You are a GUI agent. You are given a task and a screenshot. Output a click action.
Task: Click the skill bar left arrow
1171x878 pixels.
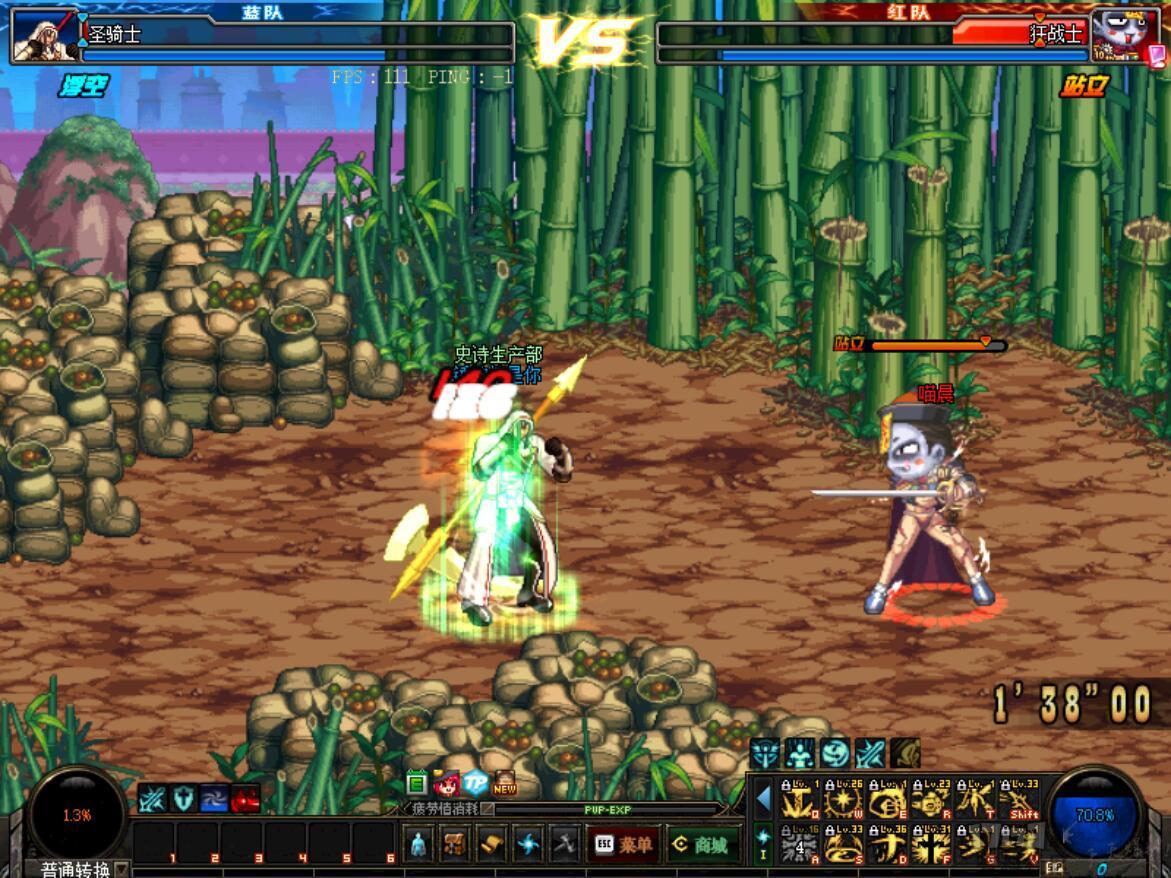click(x=763, y=800)
